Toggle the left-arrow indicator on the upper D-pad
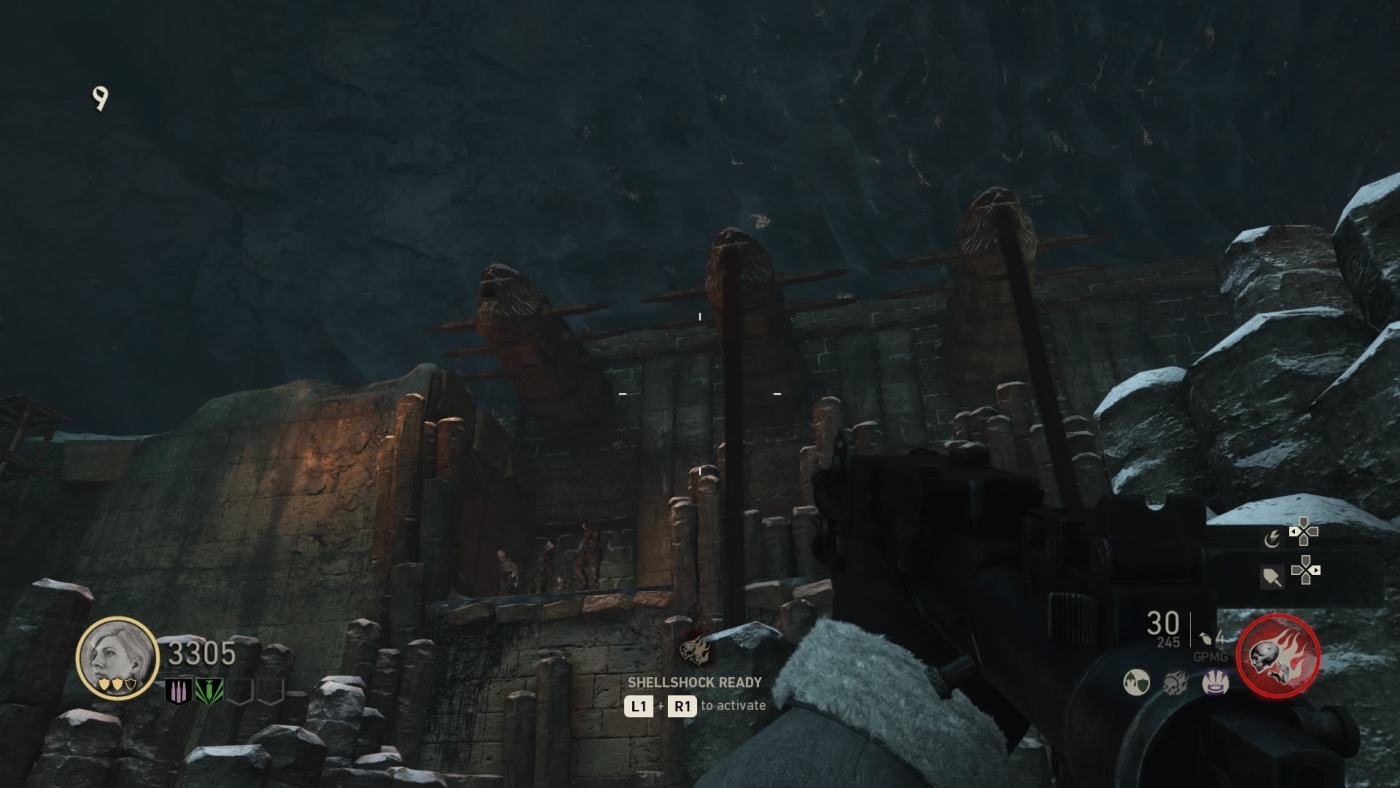1400x788 pixels. (x=1292, y=532)
